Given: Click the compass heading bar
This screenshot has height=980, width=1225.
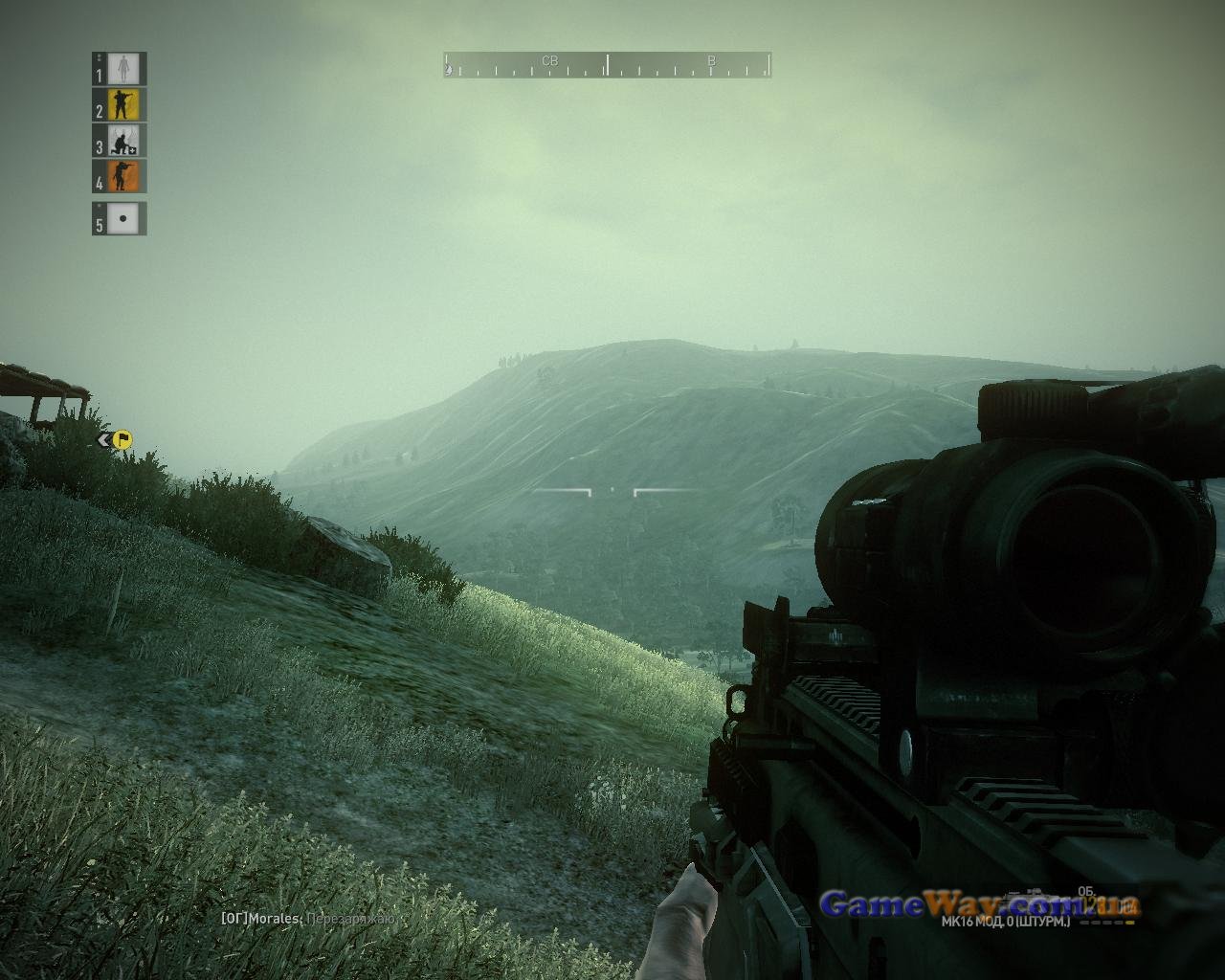Looking at the screenshot, I should point(607,65).
